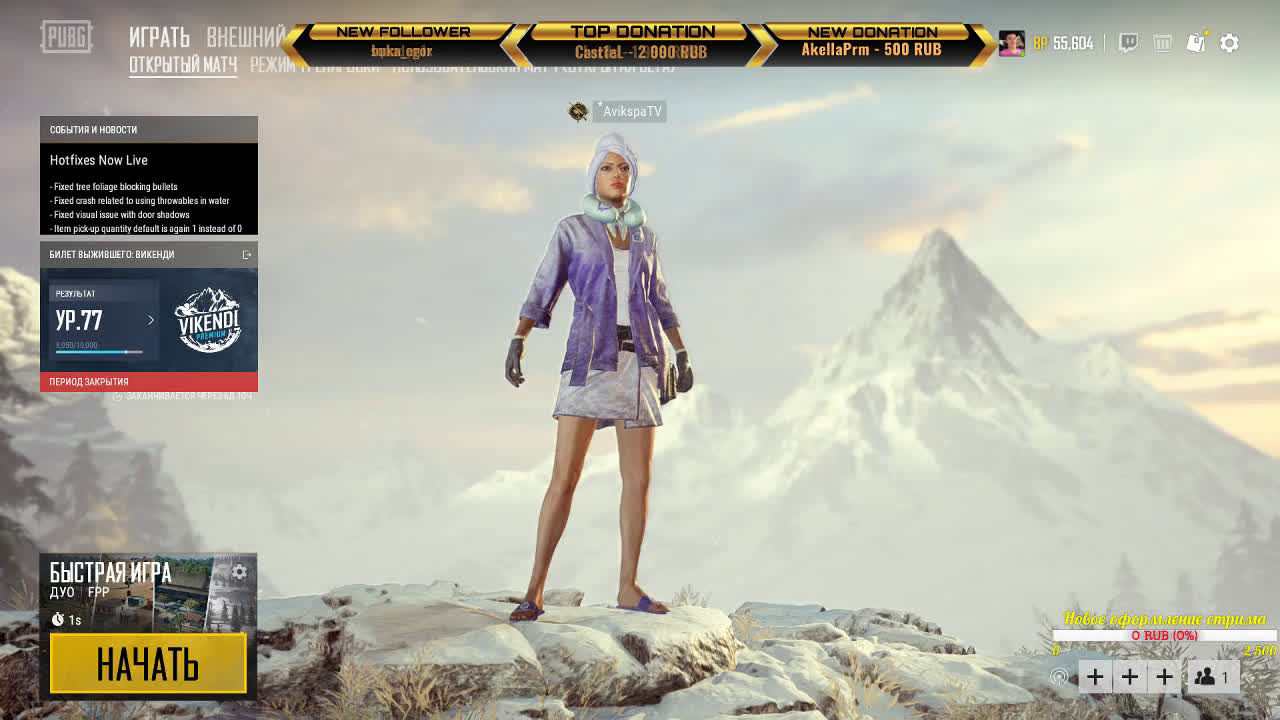
Task: Select the ОТКРЫТЫЙ МАТЧ sub-tab
Action: click(183, 66)
